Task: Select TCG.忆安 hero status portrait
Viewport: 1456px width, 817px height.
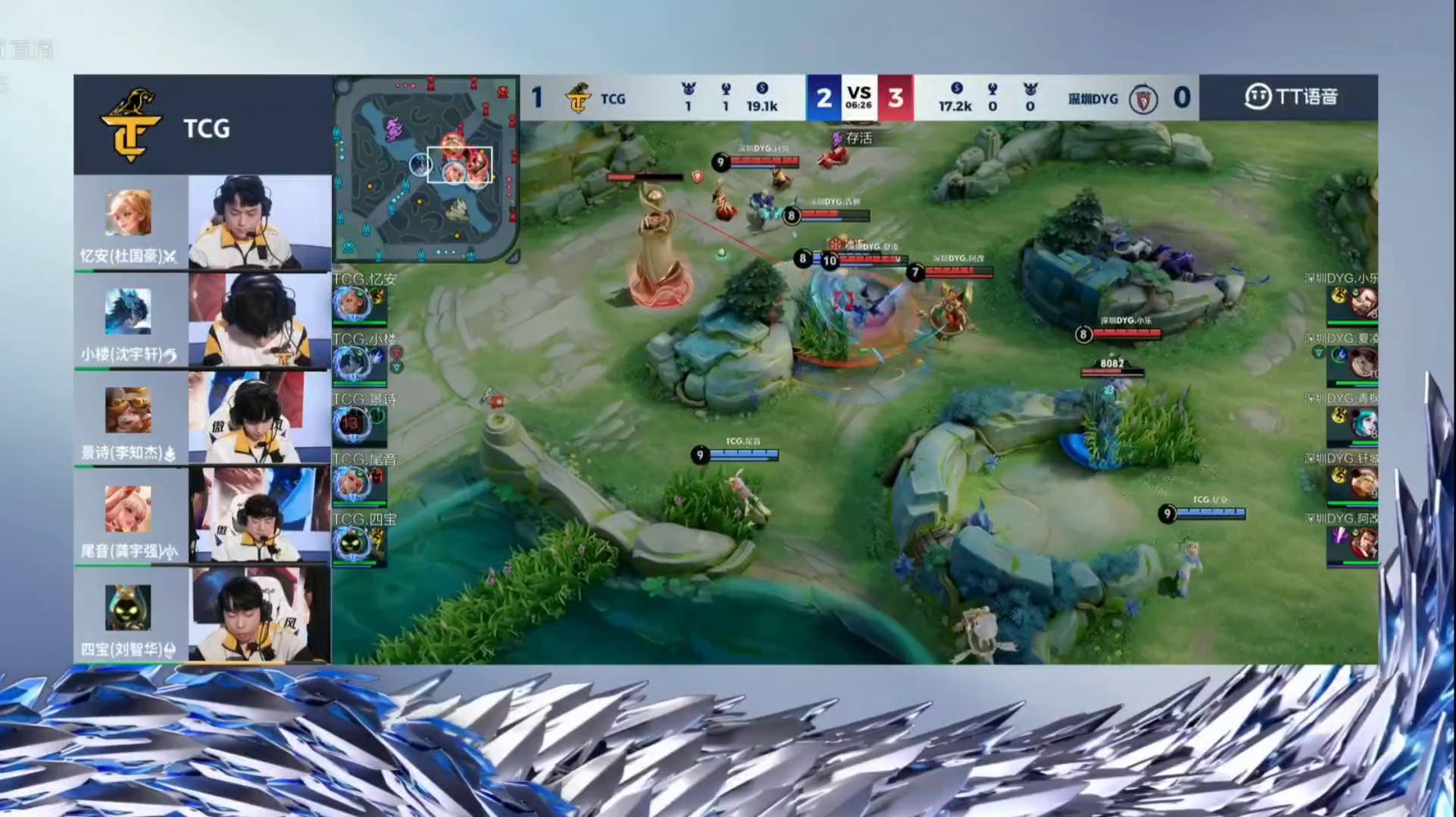Action: point(352,304)
